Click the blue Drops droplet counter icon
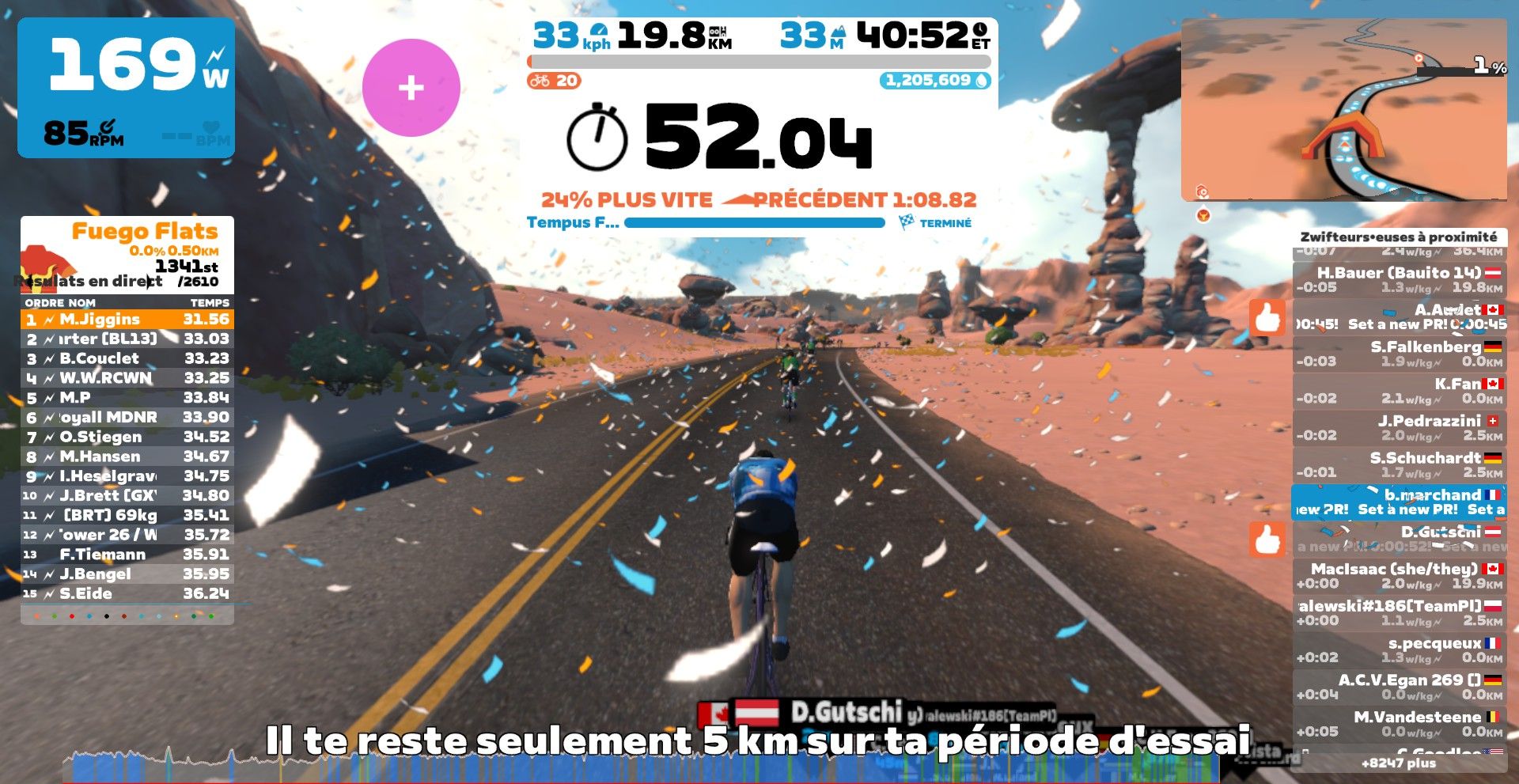Image resolution: width=1519 pixels, height=784 pixels. click(x=981, y=80)
